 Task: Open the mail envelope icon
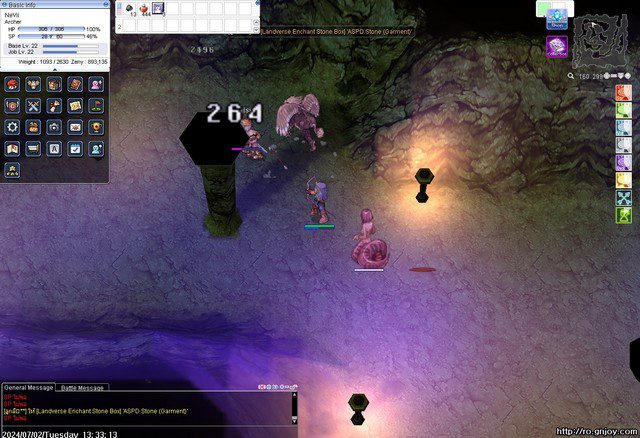75,127
